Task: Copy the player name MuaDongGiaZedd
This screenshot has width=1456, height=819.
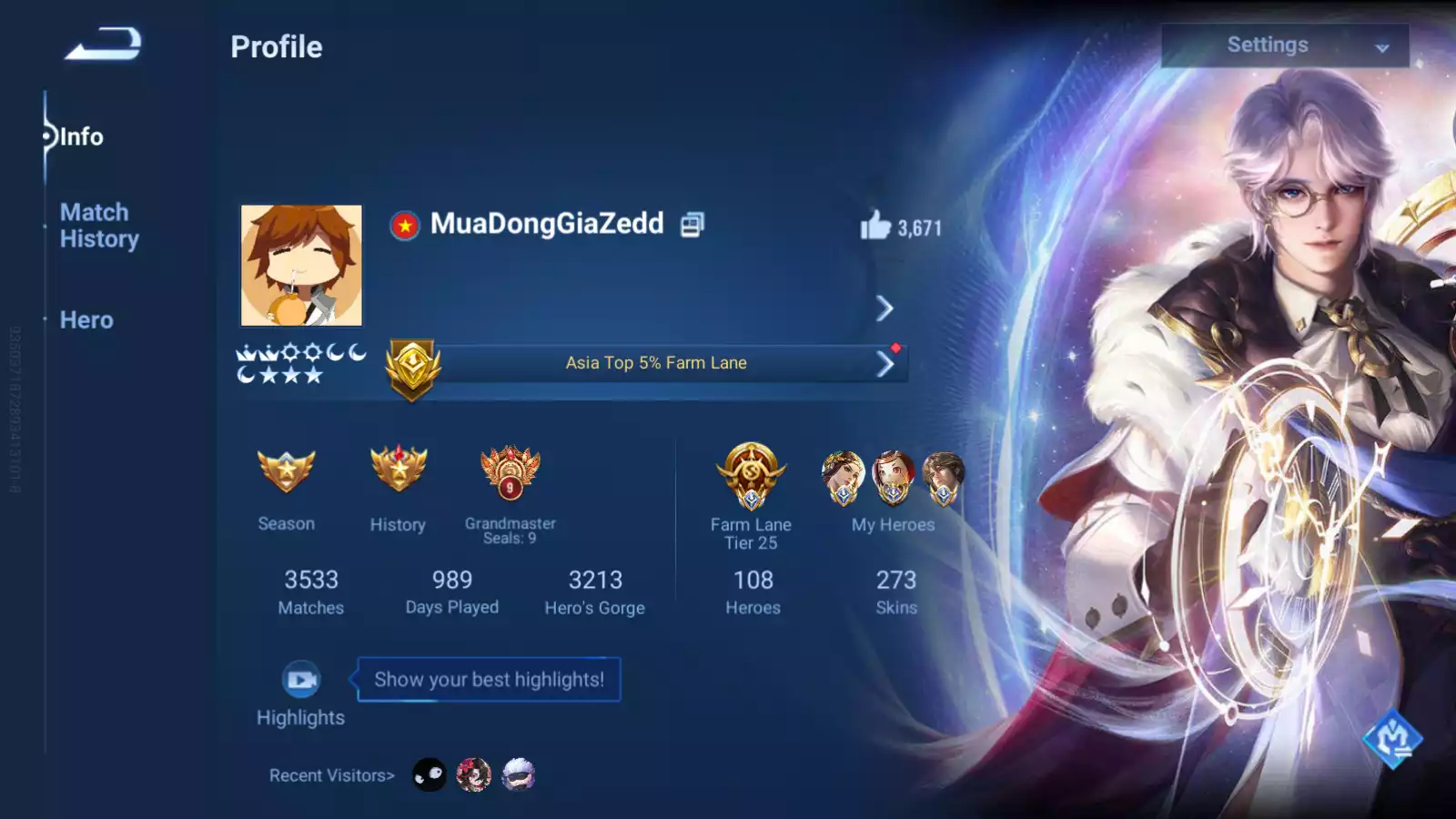Action: click(x=693, y=225)
